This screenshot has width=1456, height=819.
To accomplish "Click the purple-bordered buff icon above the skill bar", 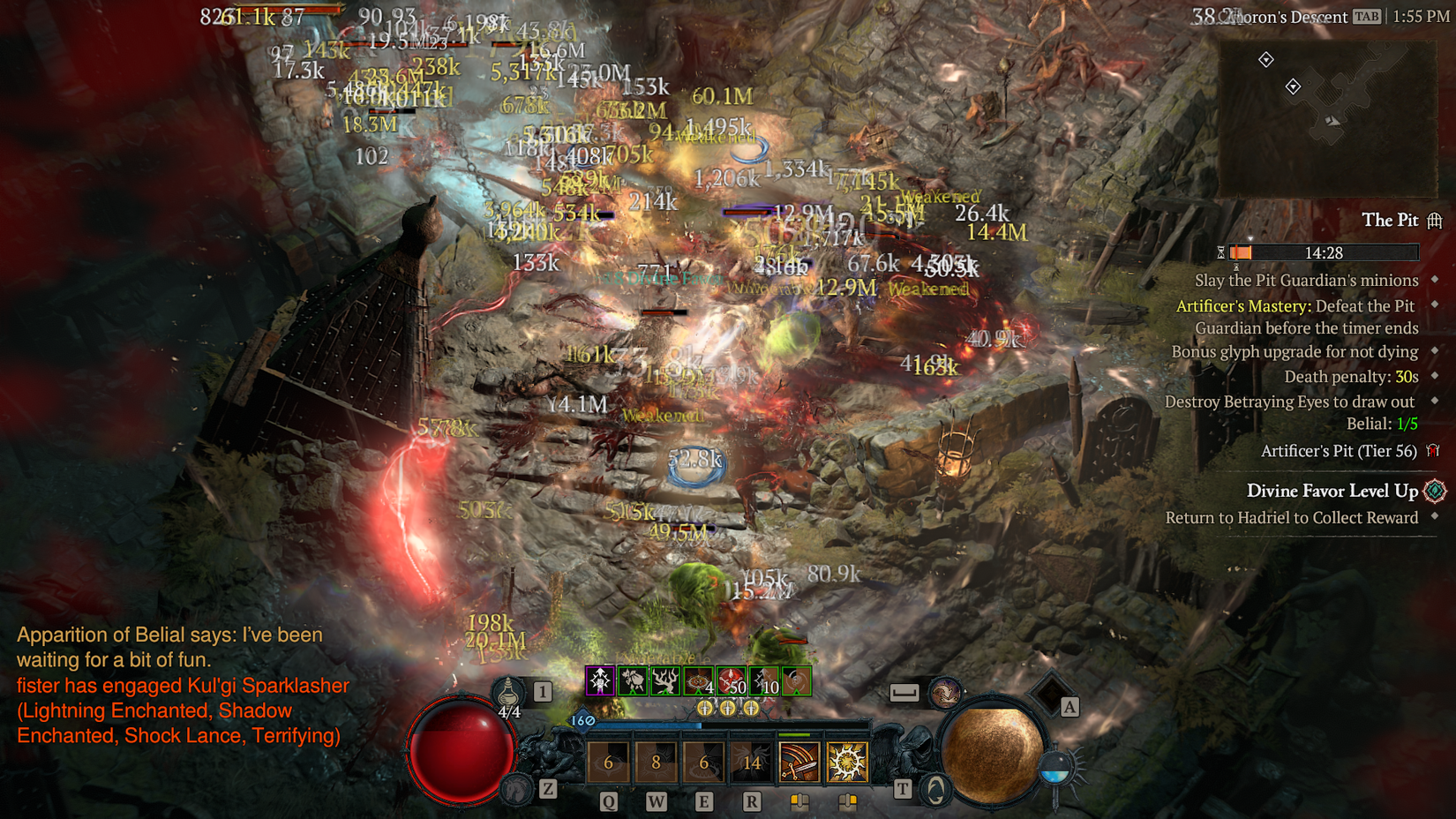I will pyautogui.click(x=599, y=681).
